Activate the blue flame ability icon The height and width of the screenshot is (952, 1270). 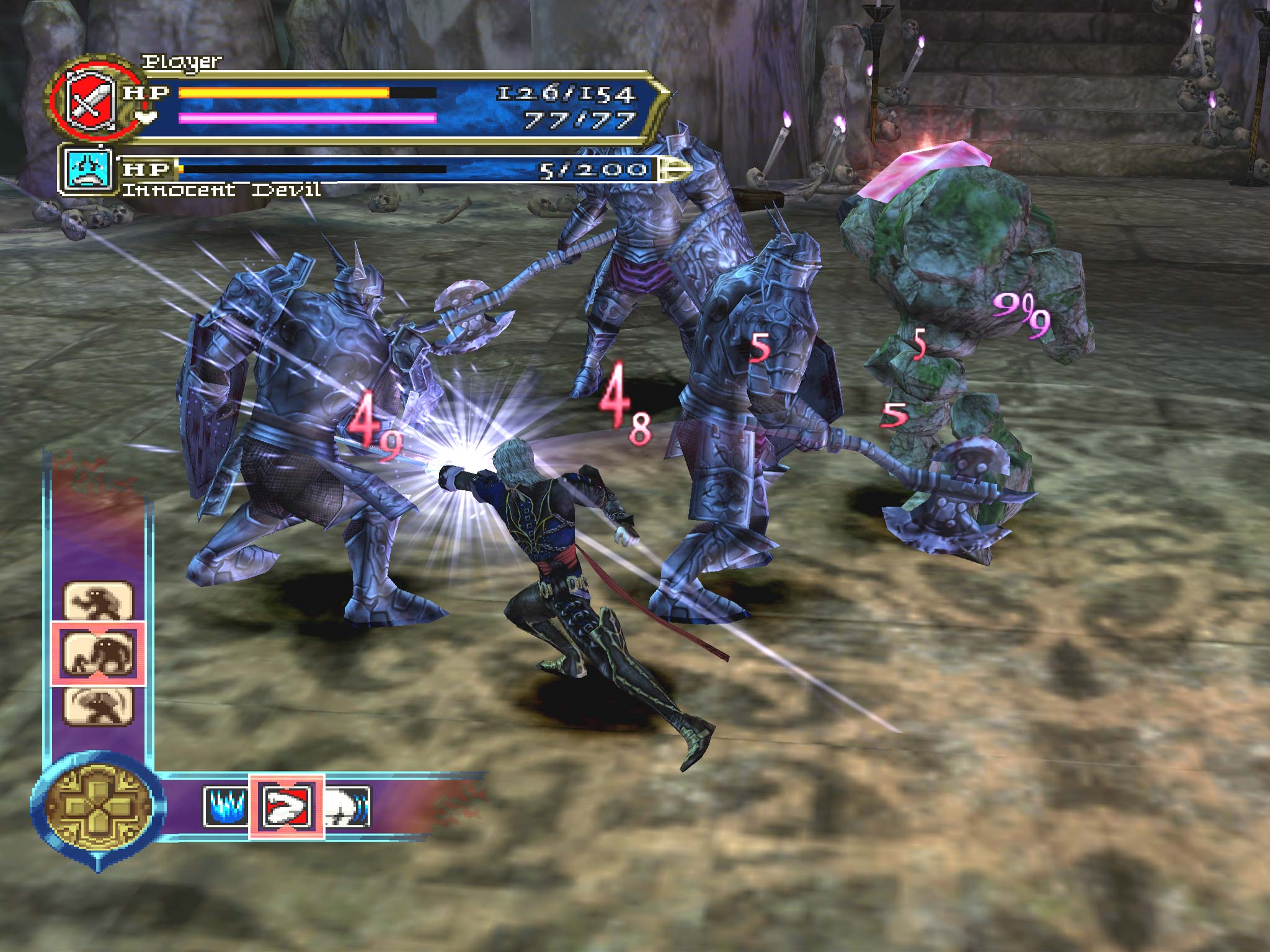[226, 806]
